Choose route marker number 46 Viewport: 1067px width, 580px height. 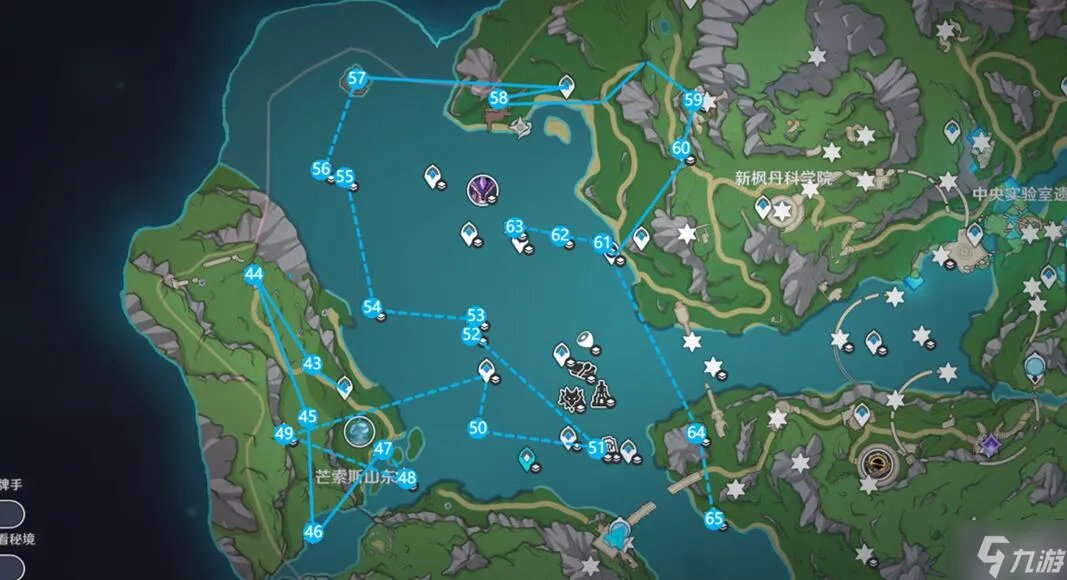[x=313, y=532]
